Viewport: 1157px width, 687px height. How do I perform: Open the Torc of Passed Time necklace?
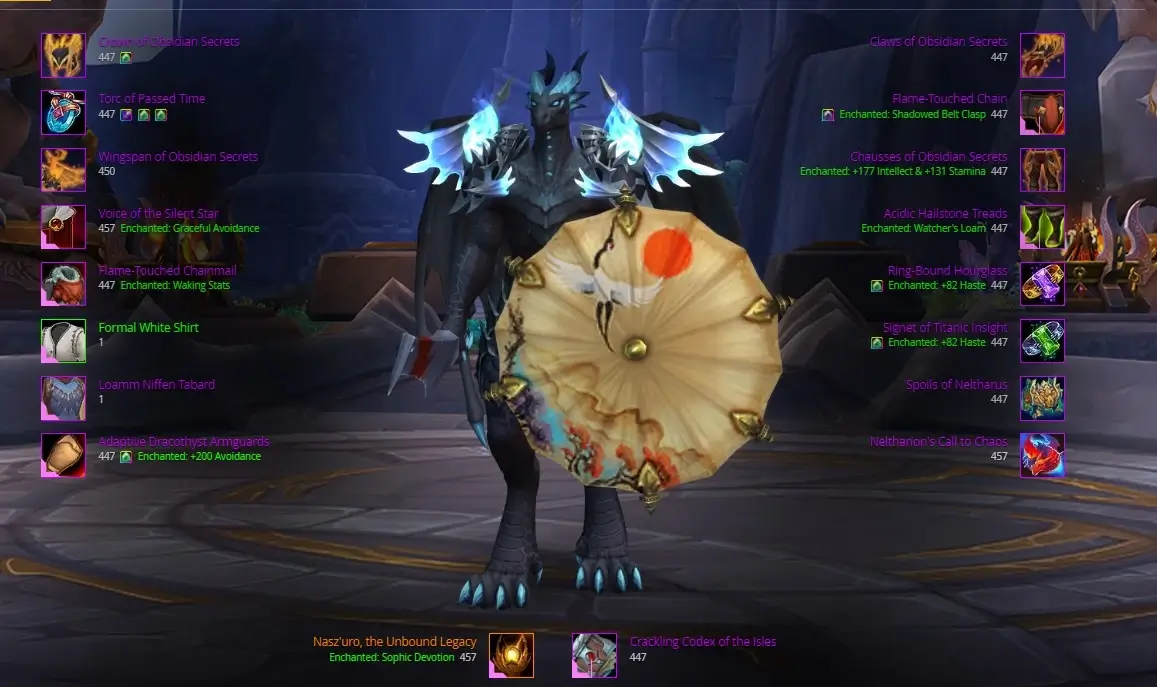(63, 112)
